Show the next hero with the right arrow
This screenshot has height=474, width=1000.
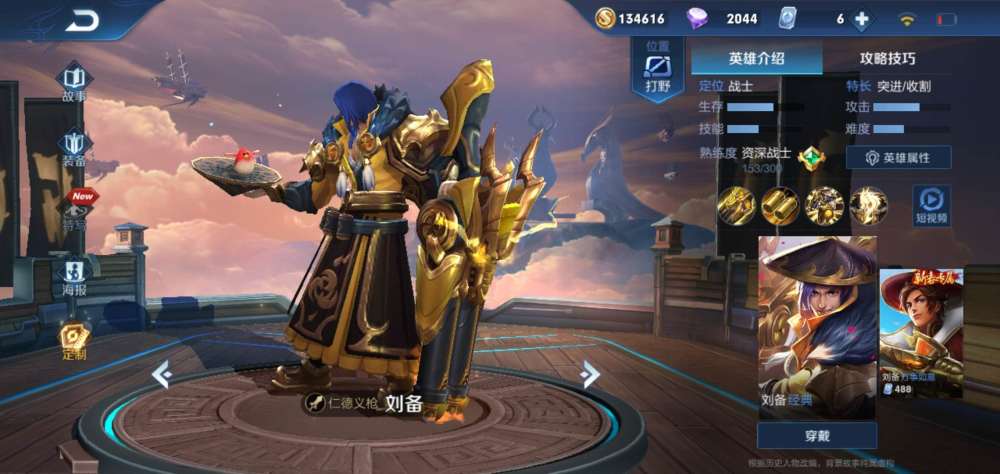pyautogui.click(x=590, y=375)
